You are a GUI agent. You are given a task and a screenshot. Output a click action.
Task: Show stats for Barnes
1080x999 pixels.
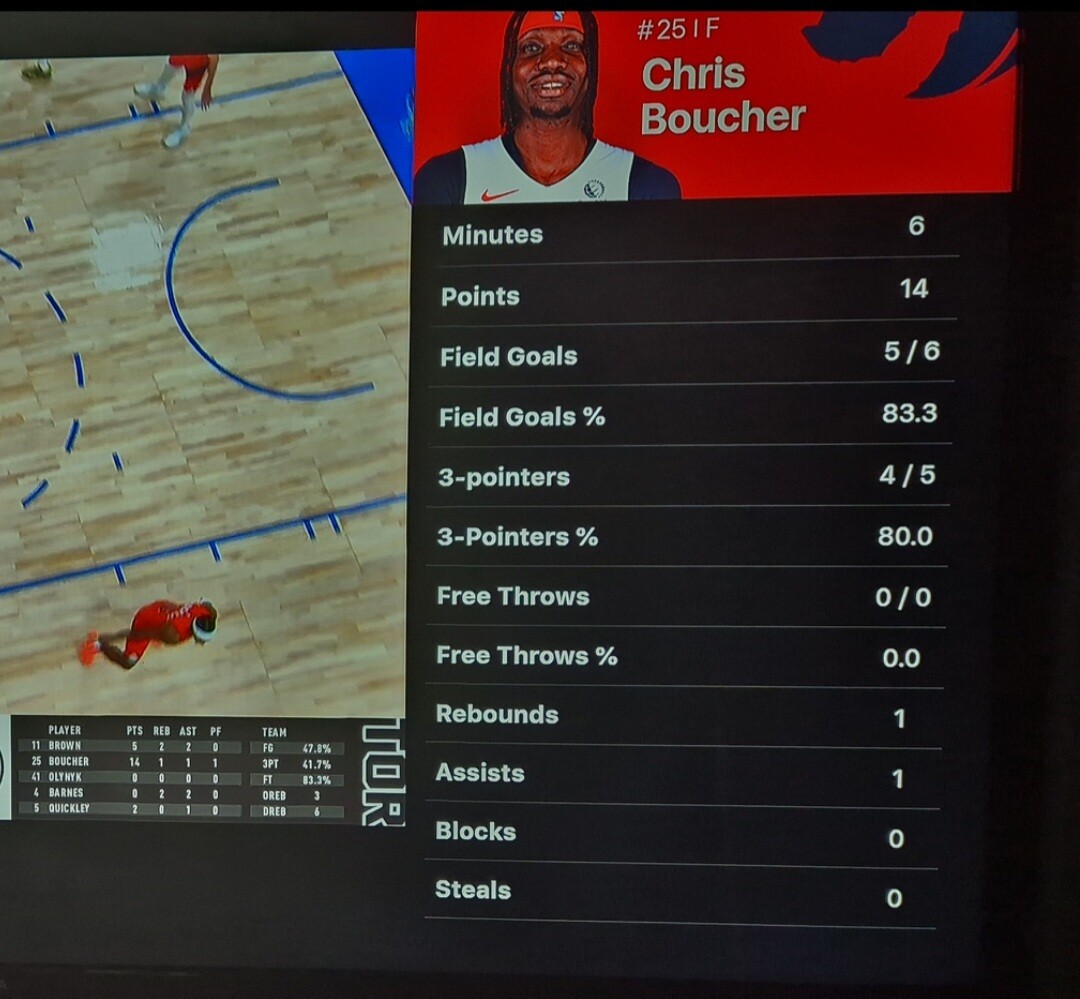(66, 793)
